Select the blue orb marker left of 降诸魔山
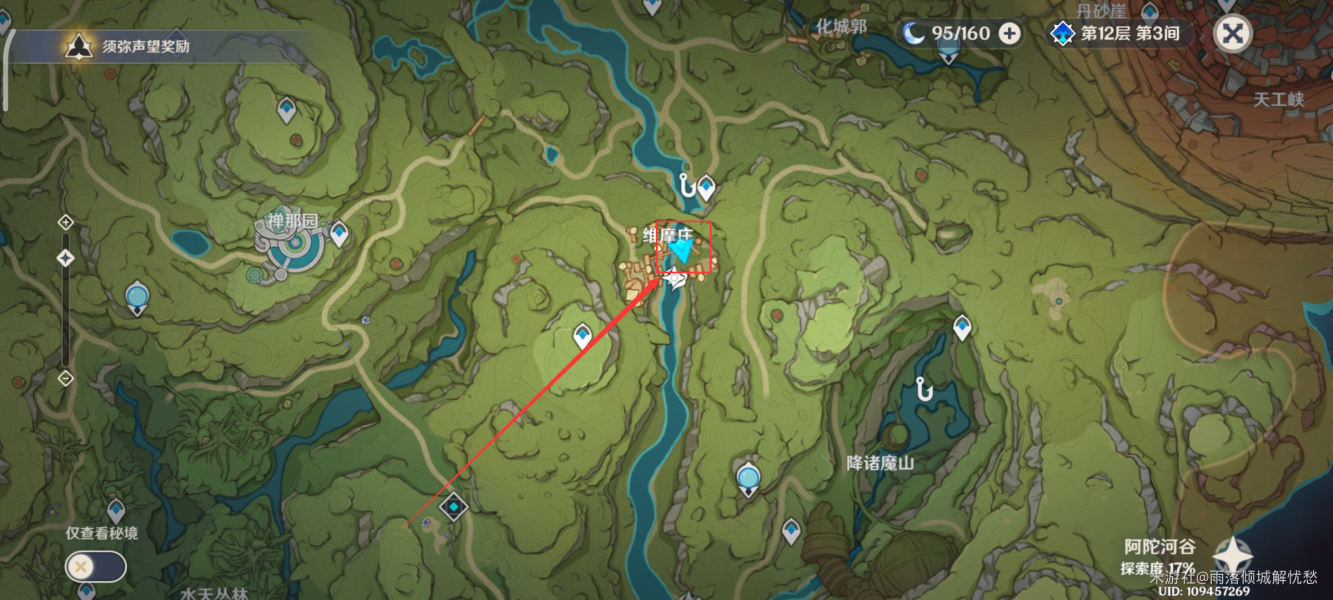 pos(748,480)
